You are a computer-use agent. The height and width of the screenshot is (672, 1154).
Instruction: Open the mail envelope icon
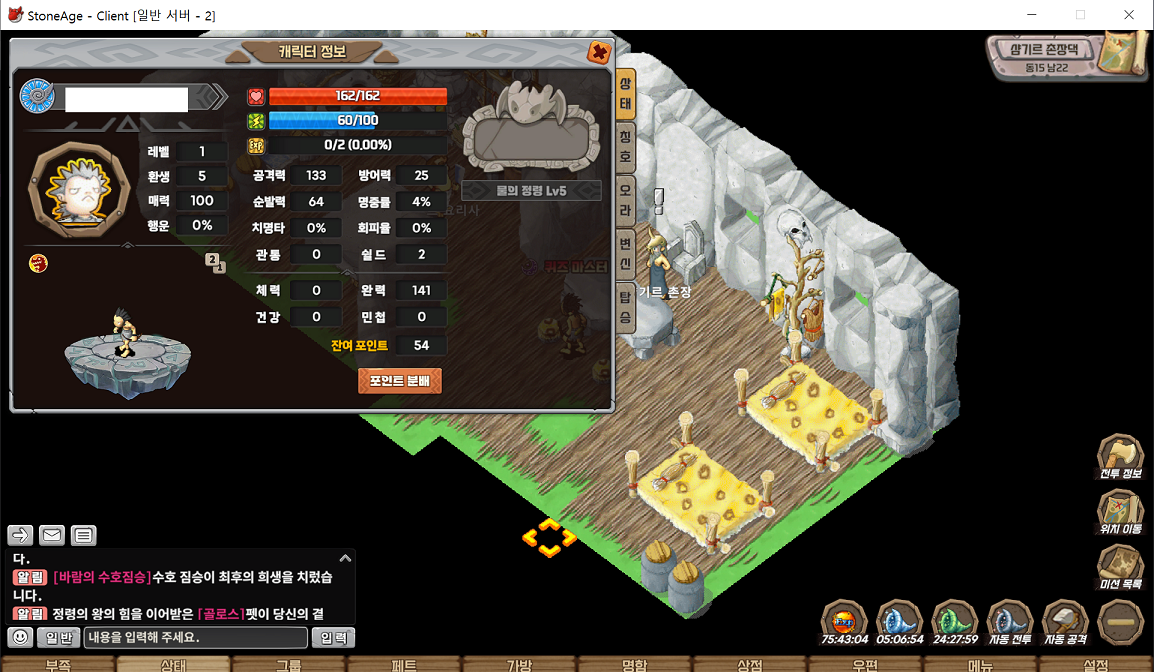[x=52, y=535]
